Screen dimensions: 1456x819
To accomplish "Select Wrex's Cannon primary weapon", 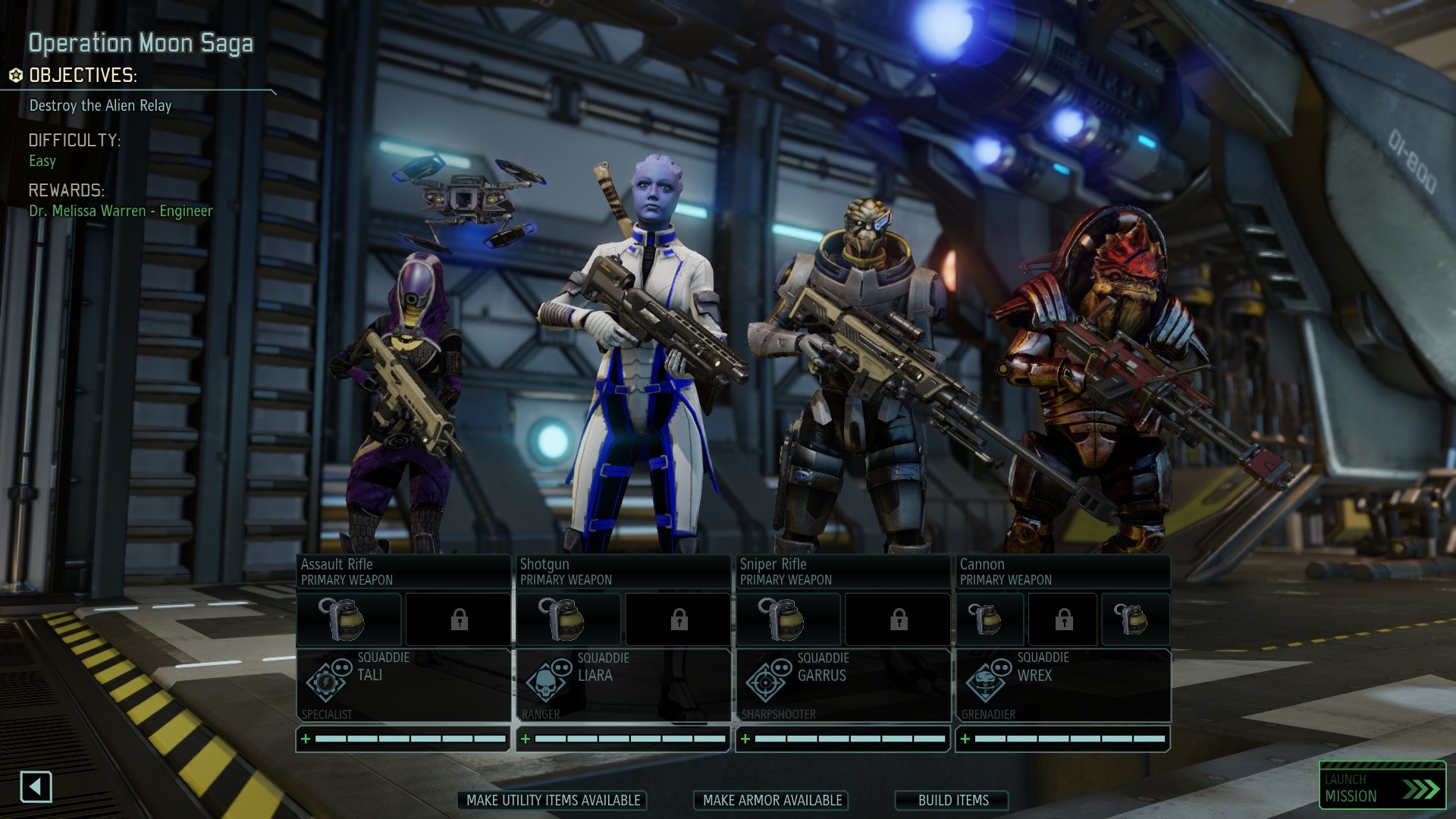I will click(x=1062, y=572).
